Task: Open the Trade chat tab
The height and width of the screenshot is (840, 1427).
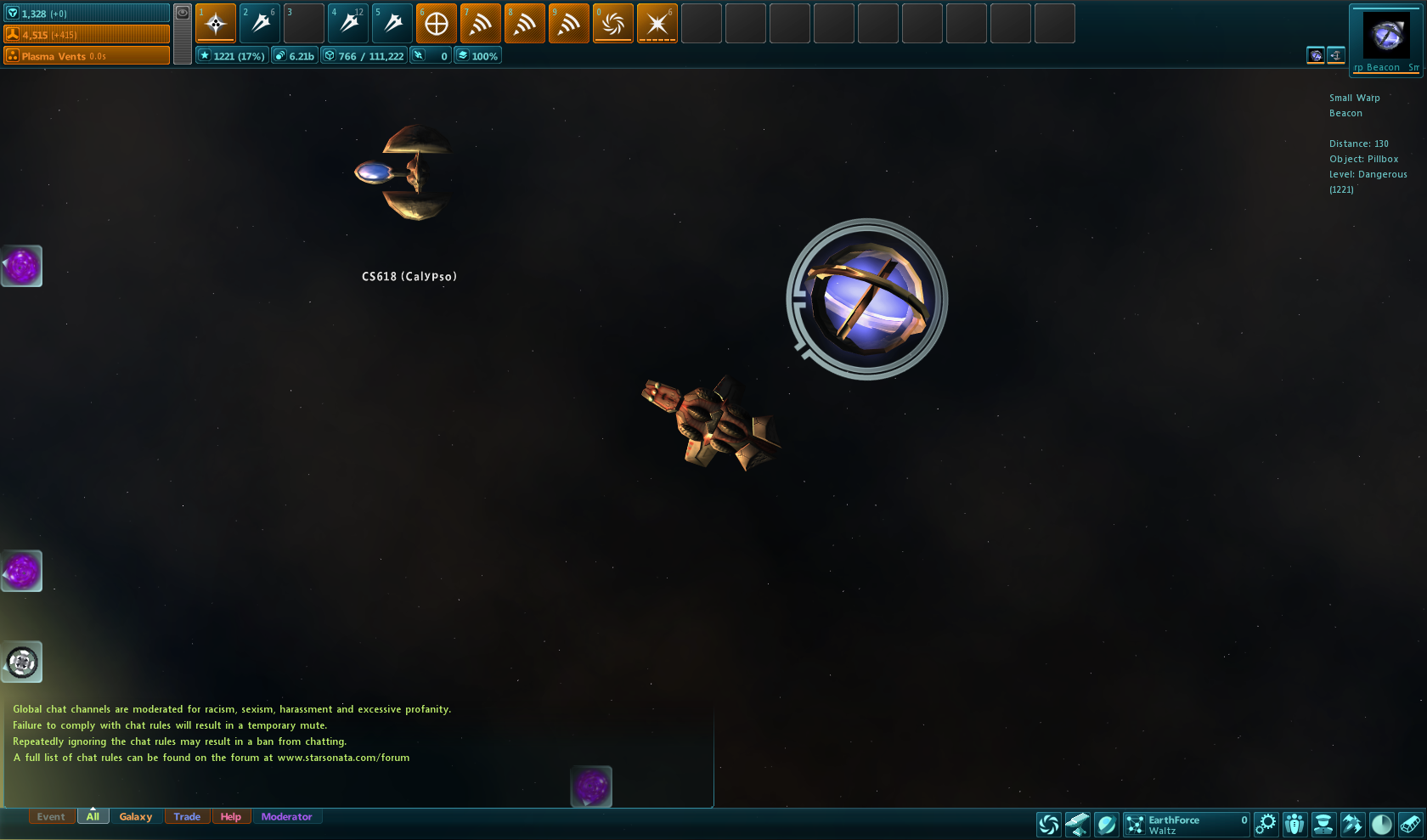Action: click(187, 817)
